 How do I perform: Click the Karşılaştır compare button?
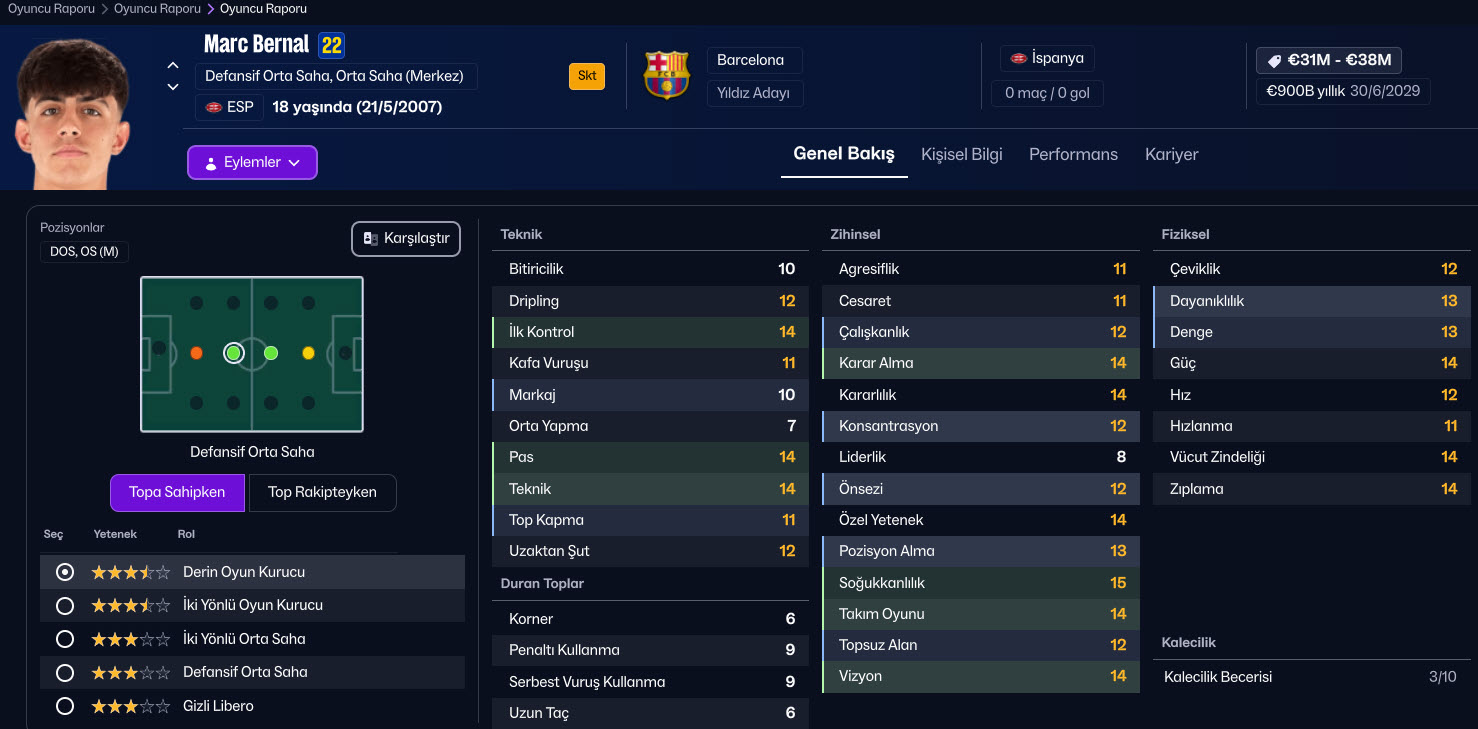(406, 239)
